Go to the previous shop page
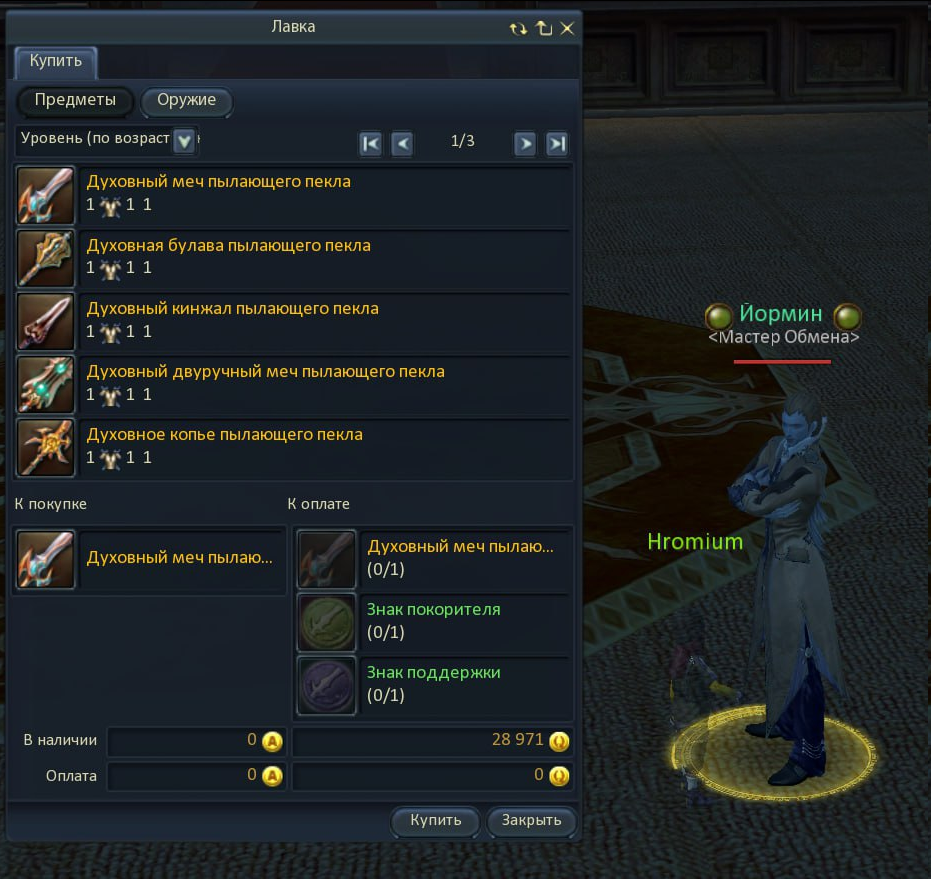The image size is (931, 879). pos(402,143)
